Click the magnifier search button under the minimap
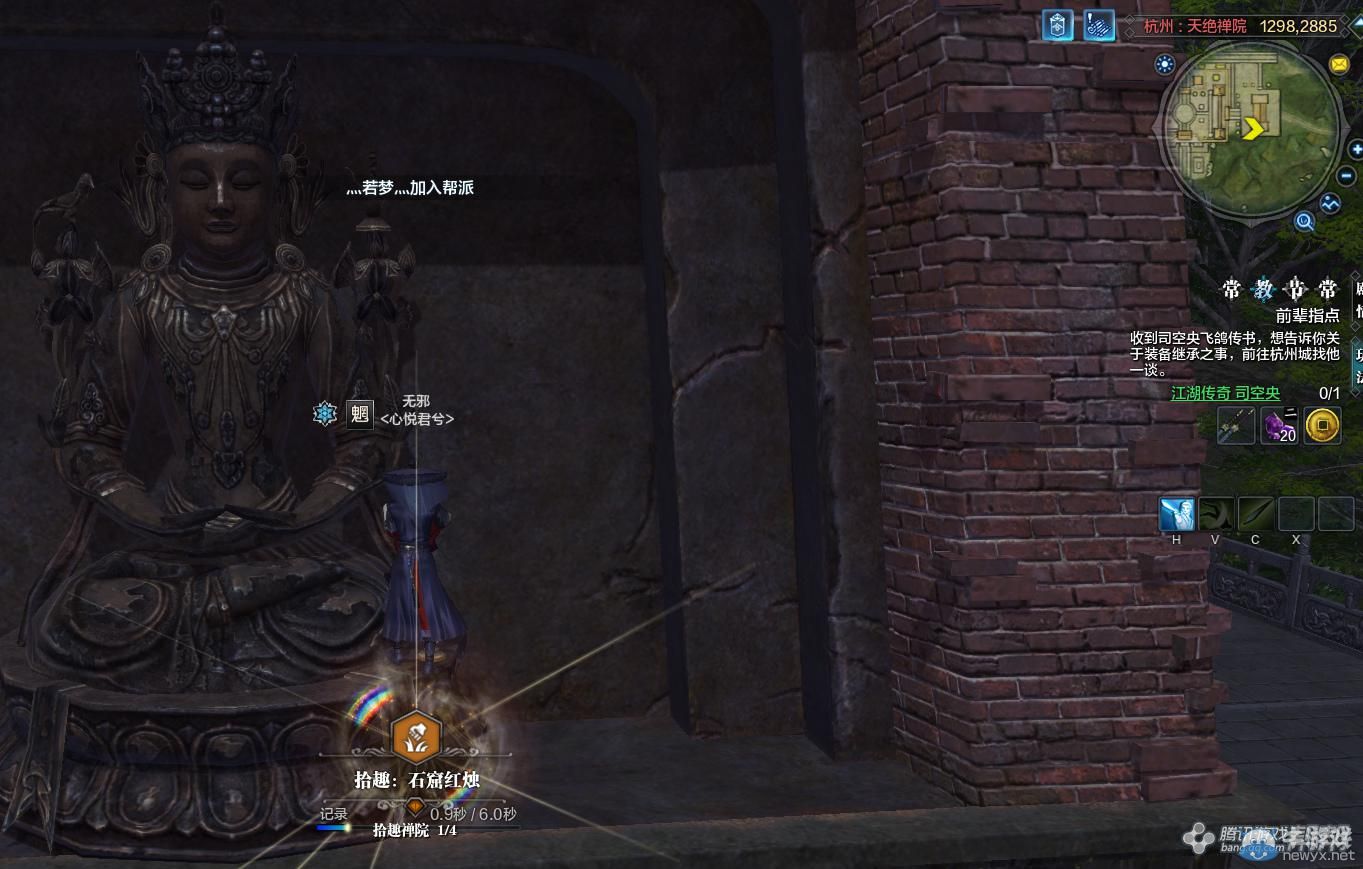1363x869 pixels. coord(1304,221)
